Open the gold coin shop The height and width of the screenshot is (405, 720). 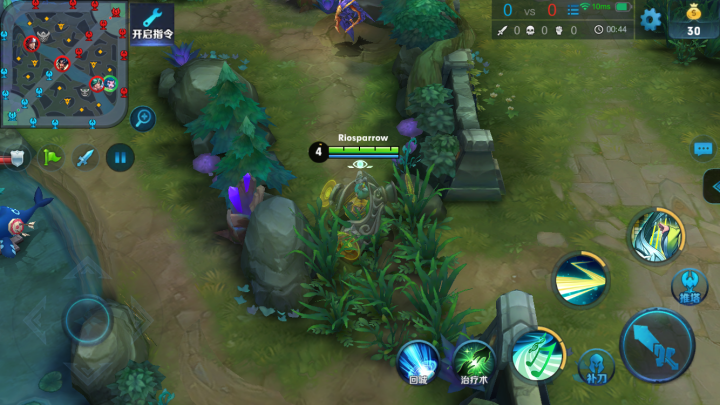pyautogui.click(x=693, y=19)
